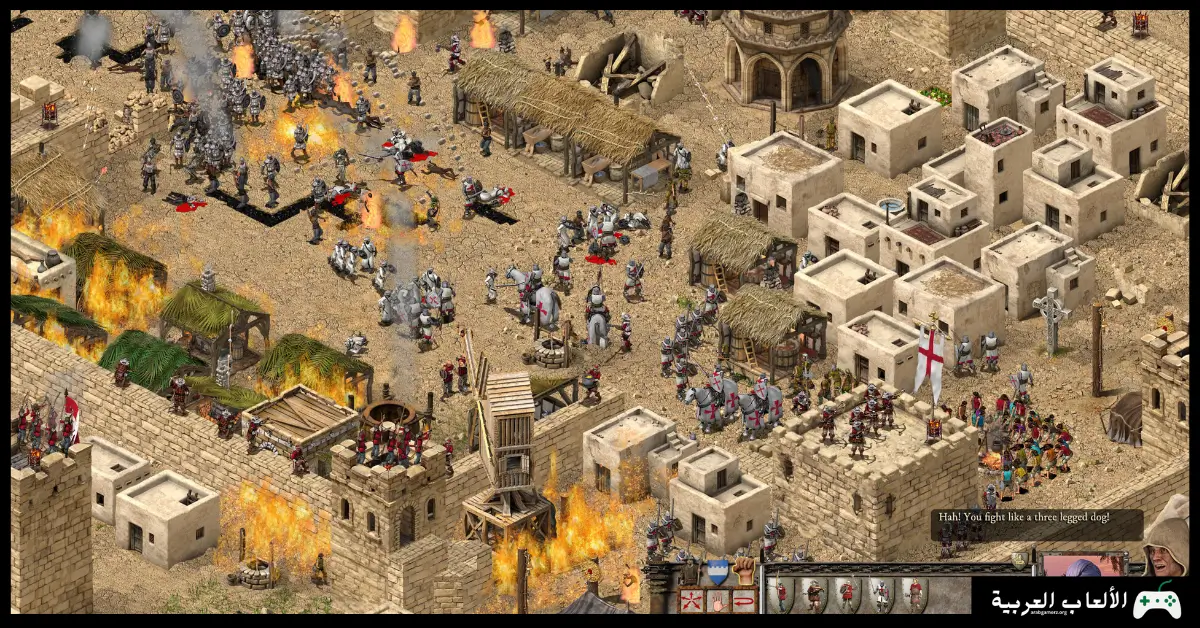Click the small shield emblem beside the portrait
The image size is (1200, 628).
tap(1020, 560)
